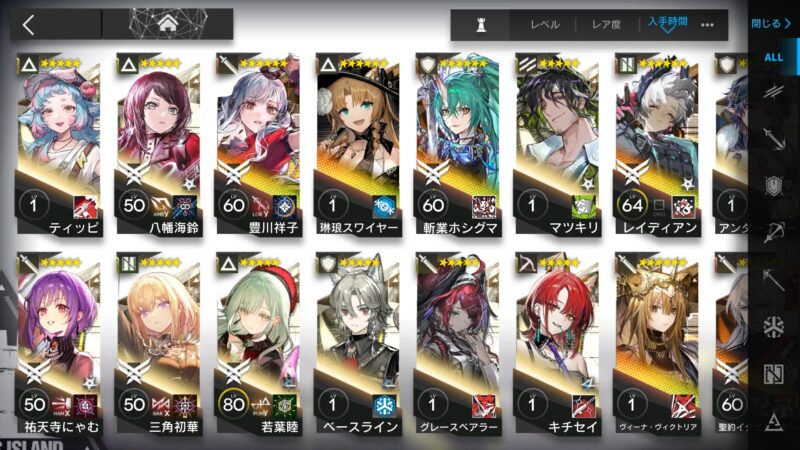Toggle the 入手時間 sort order

(x=667, y=23)
